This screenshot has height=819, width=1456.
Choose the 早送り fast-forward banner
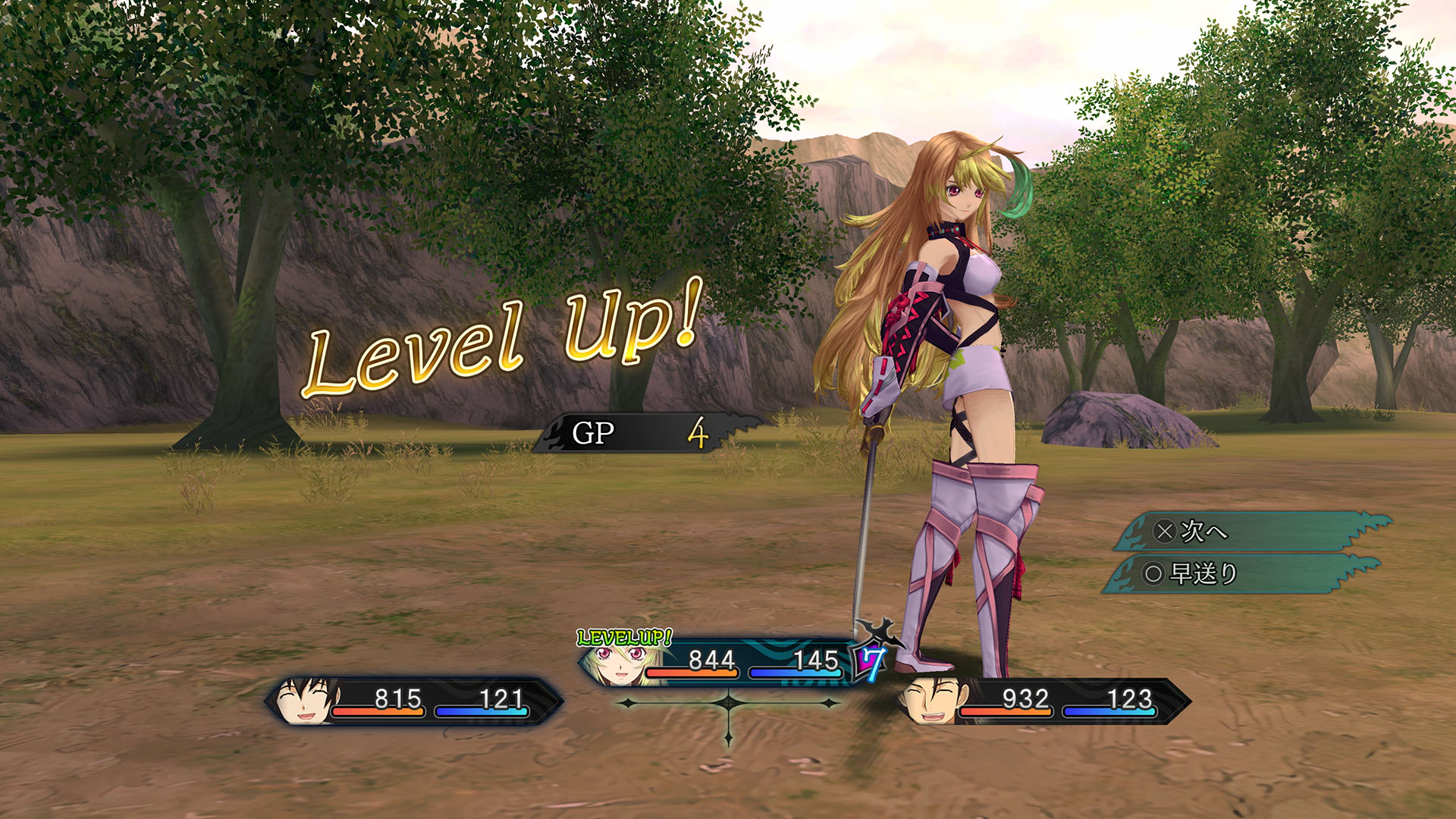1240,574
